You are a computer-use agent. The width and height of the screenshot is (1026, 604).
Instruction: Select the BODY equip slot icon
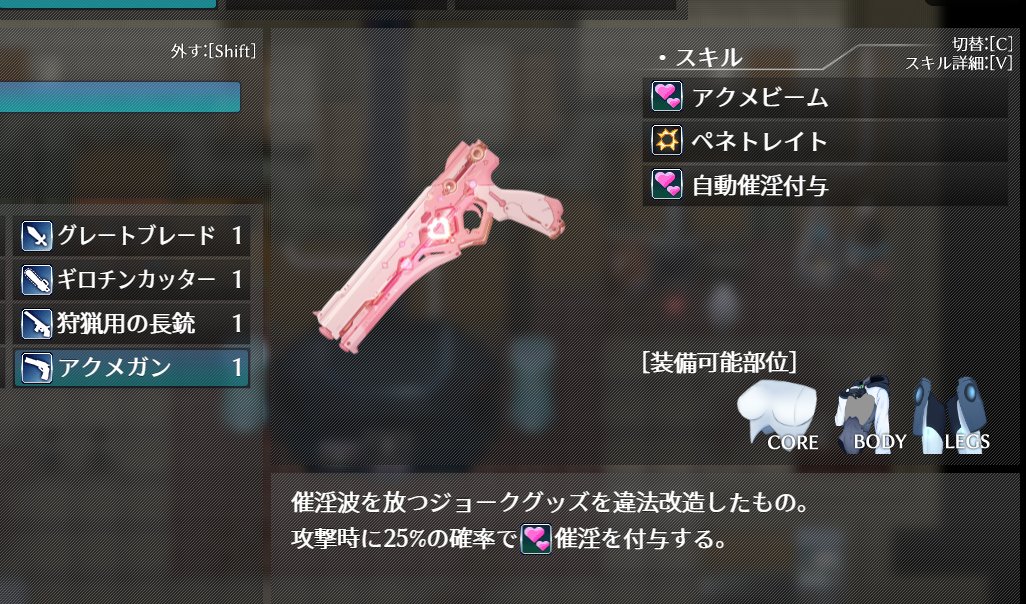tap(868, 415)
